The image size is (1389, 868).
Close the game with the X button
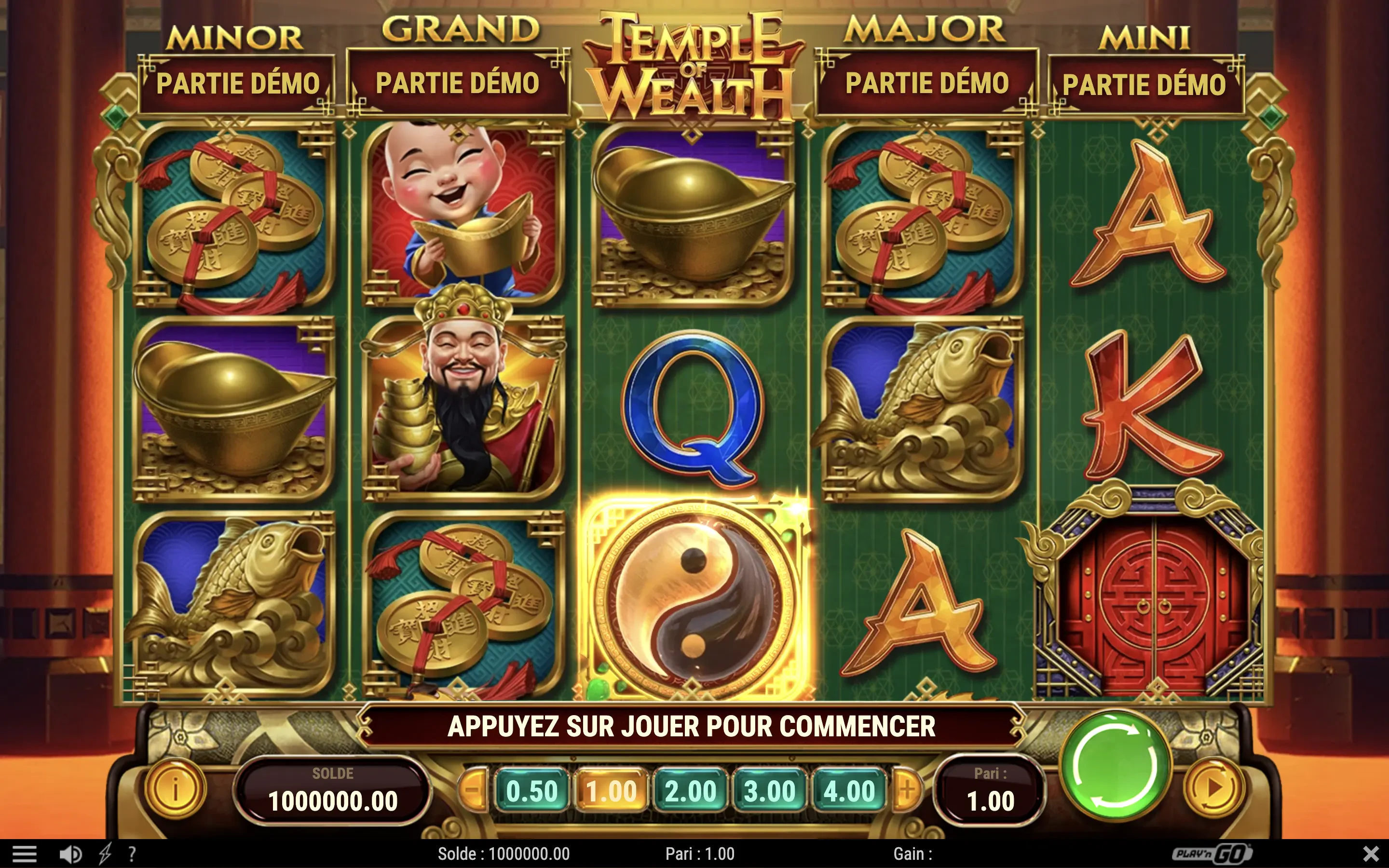(x=1371, y=853)
